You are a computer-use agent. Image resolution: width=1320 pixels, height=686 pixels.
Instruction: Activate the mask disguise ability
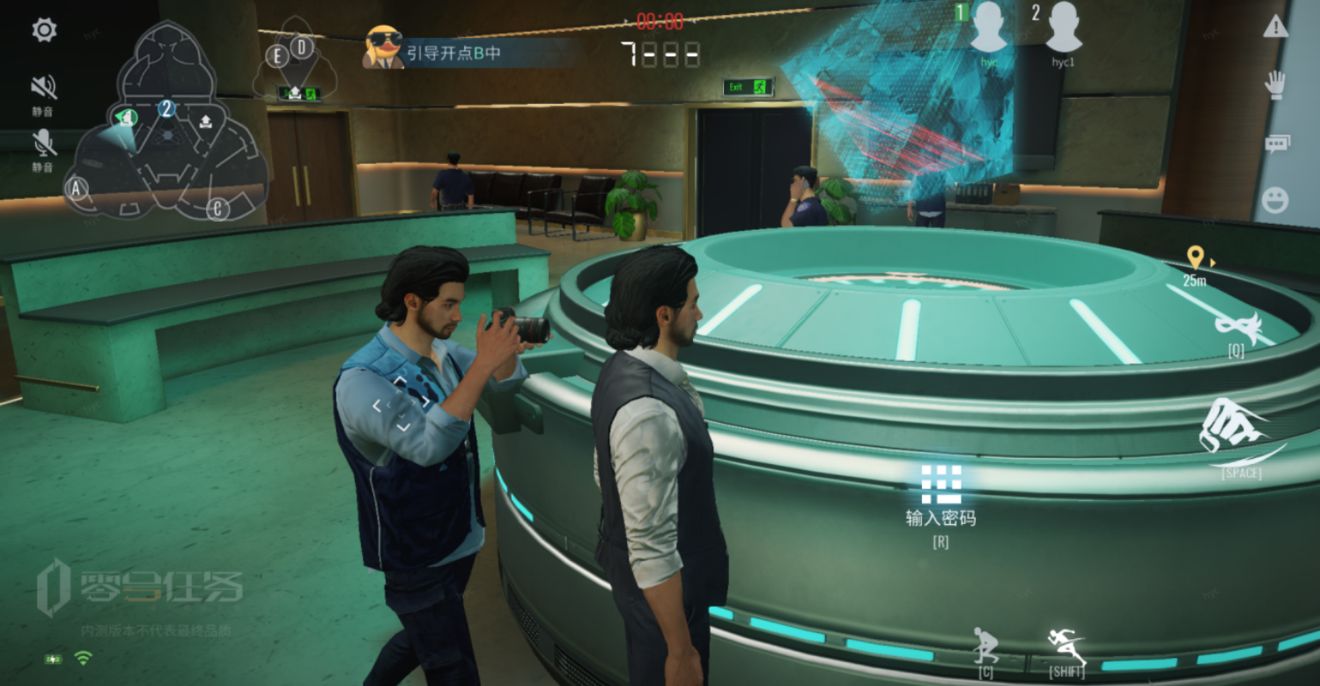1235,327
